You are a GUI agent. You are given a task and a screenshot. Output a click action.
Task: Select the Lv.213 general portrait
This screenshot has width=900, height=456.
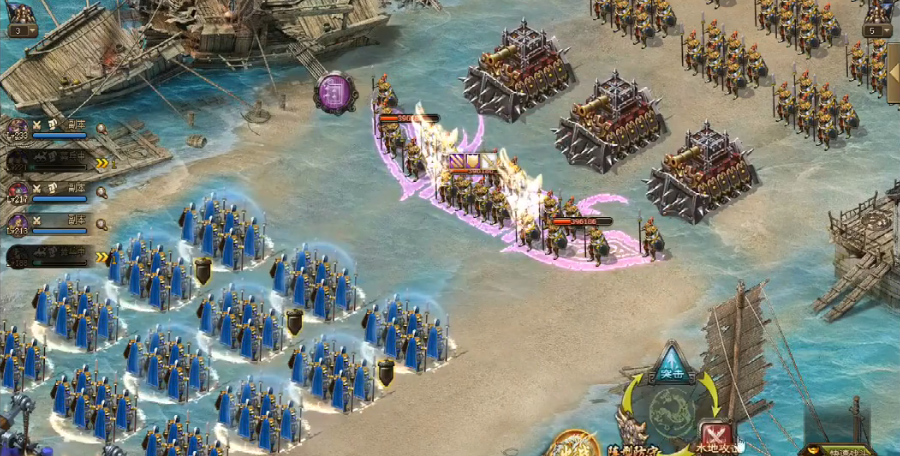pos(18,223)
